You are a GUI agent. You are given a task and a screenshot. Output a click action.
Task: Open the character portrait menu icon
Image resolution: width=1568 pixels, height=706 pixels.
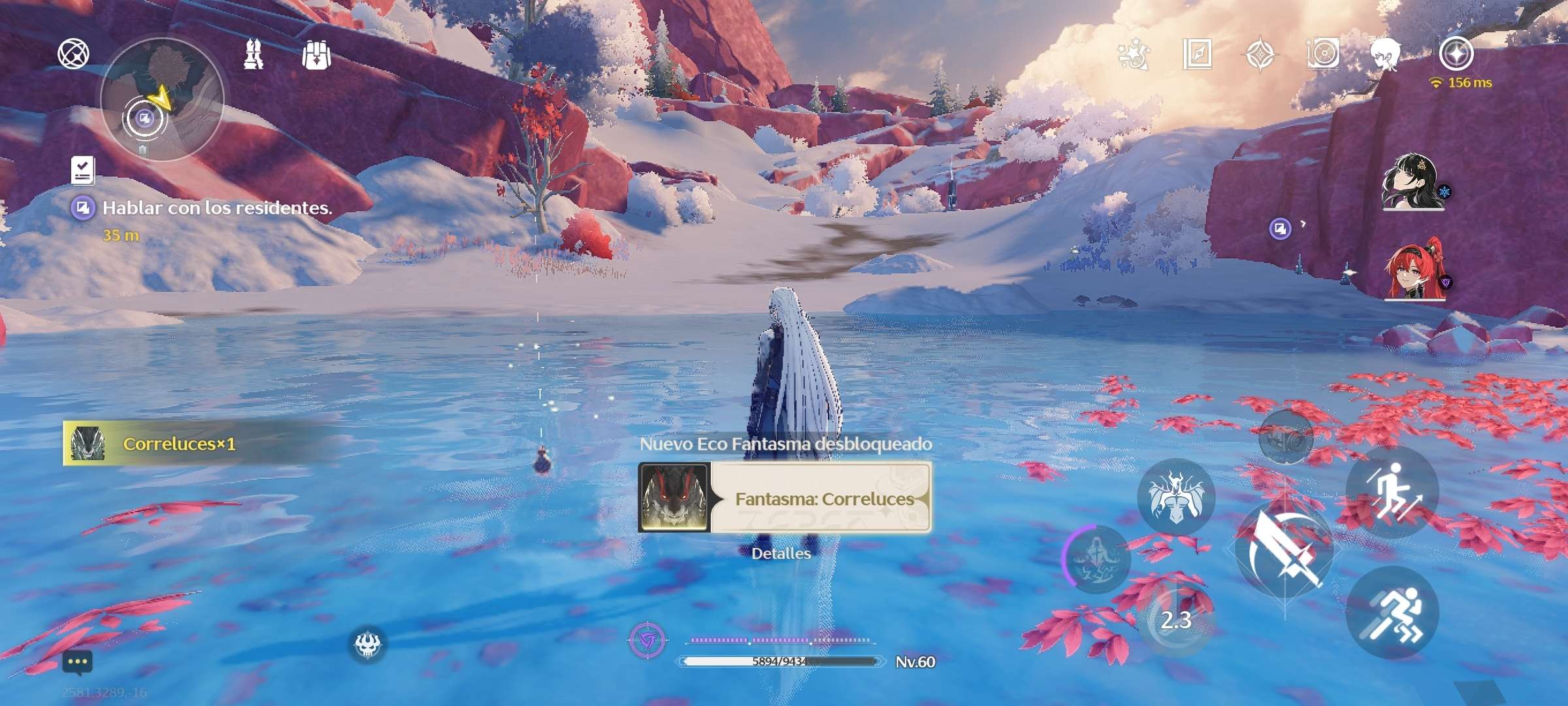(x=1384, y=54)
